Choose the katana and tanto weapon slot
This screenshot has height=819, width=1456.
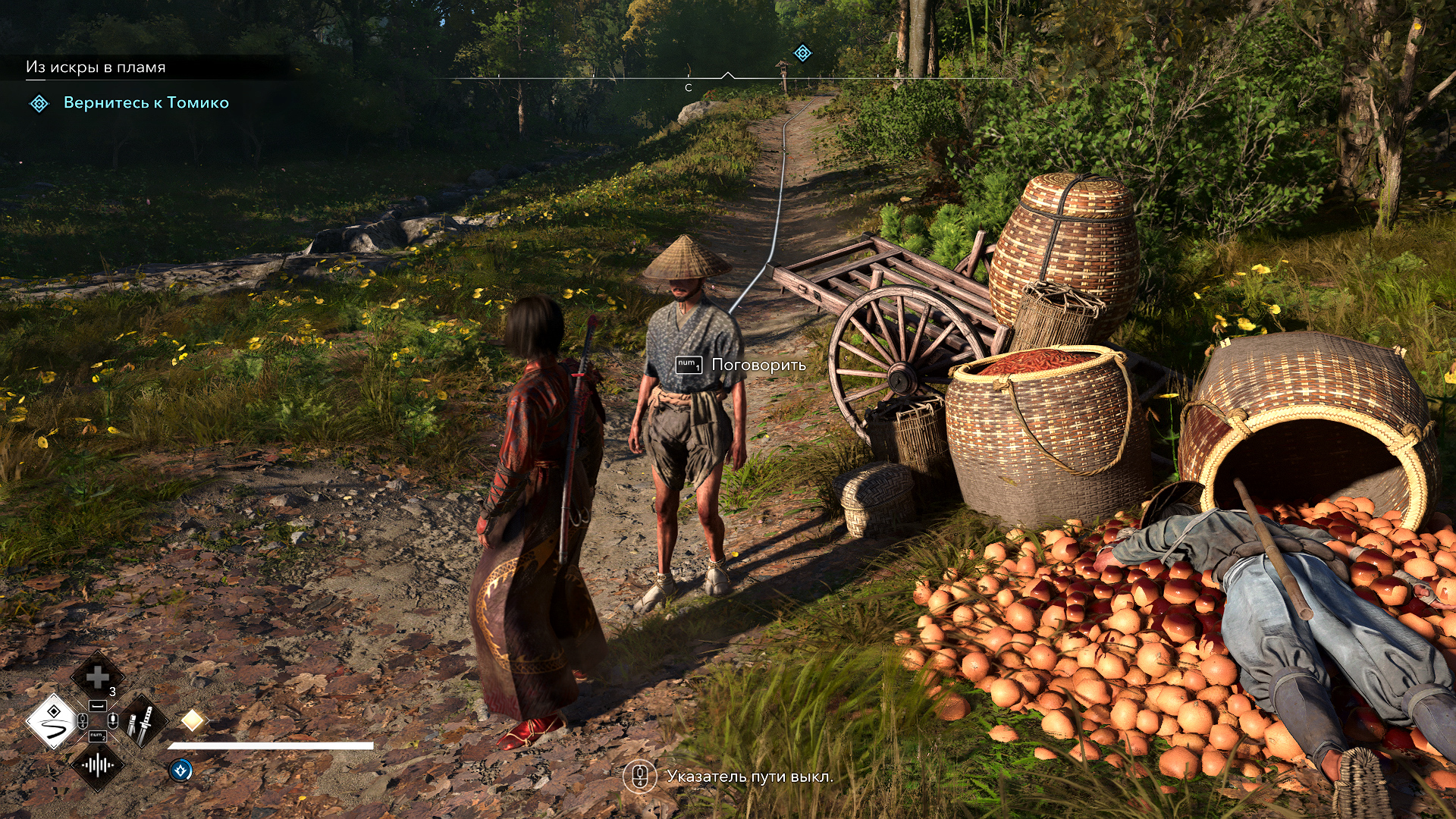143,721
